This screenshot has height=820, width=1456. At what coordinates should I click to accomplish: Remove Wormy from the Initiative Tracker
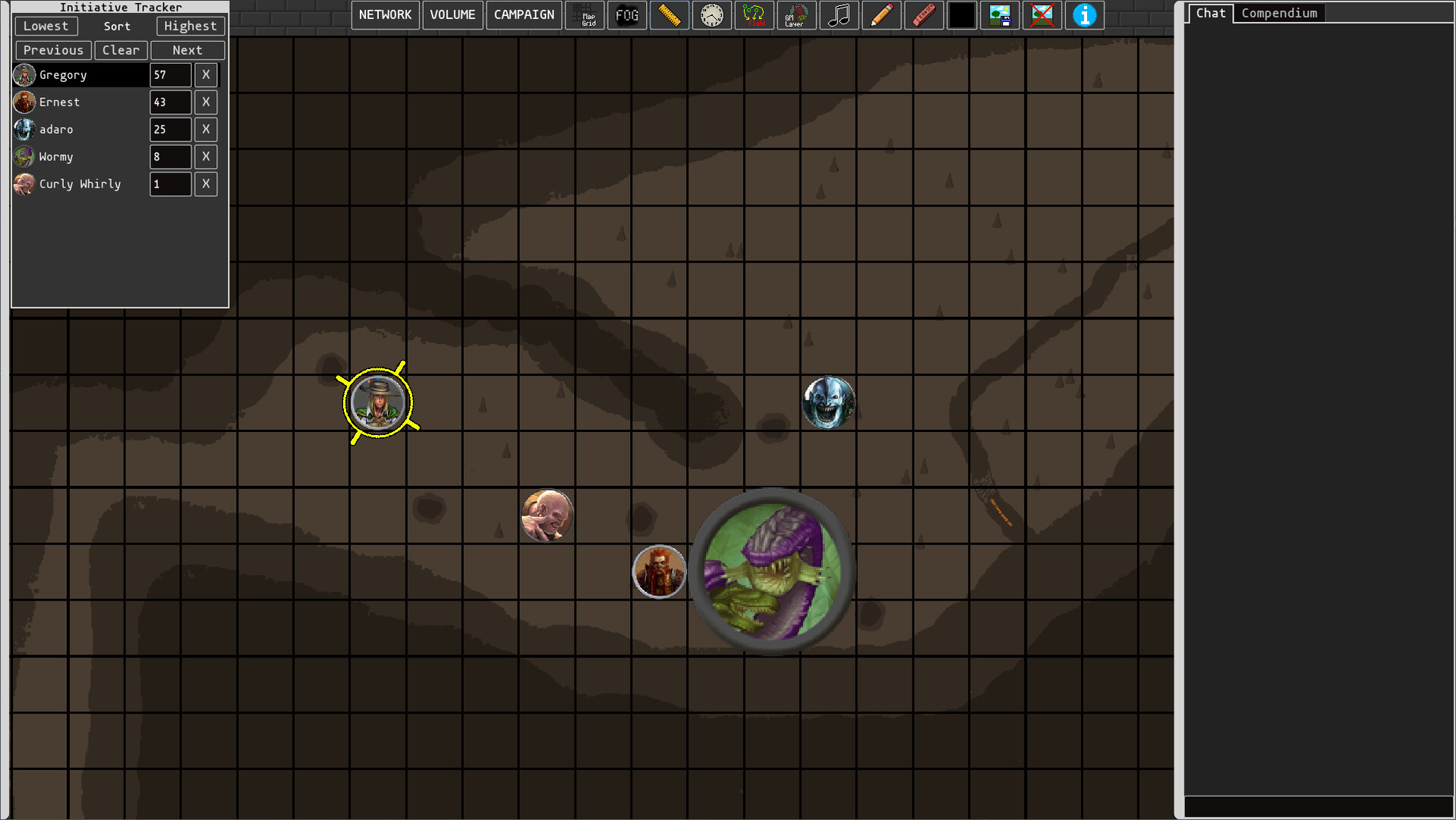pos(206,156)
